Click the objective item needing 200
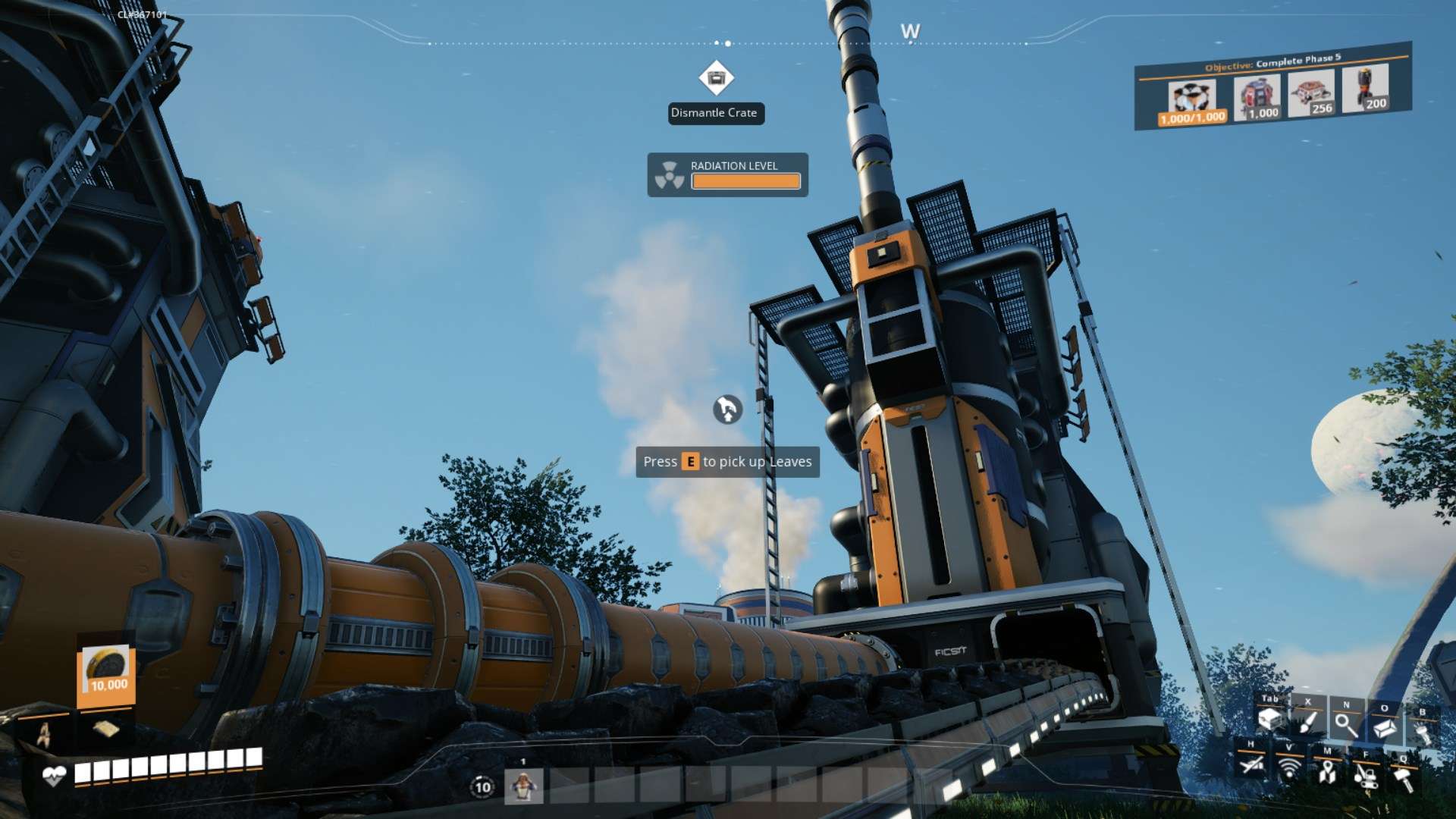The image size is (1456, 819). coord(1367,89)
